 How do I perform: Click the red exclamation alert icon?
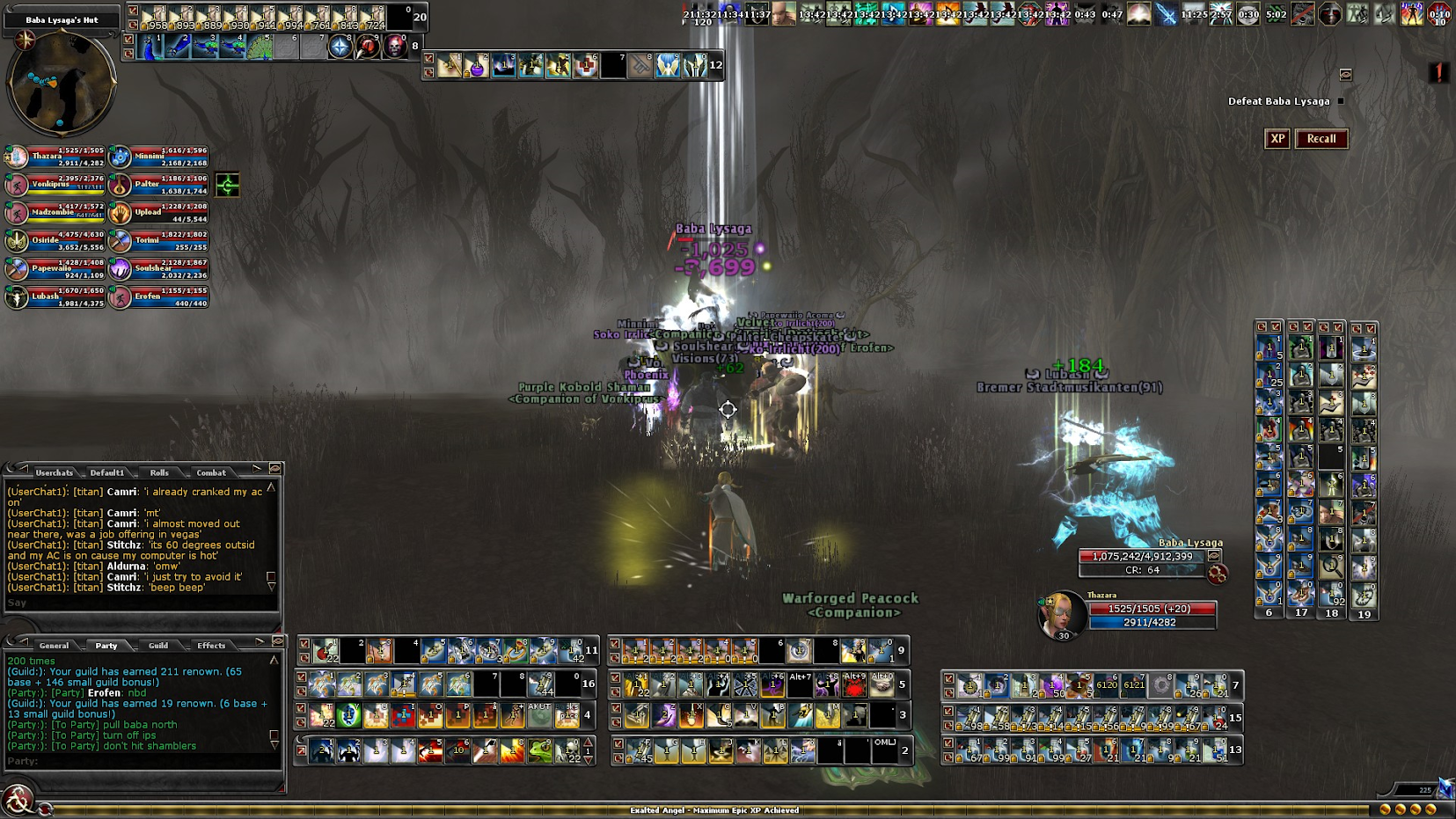click(1438, 72)
